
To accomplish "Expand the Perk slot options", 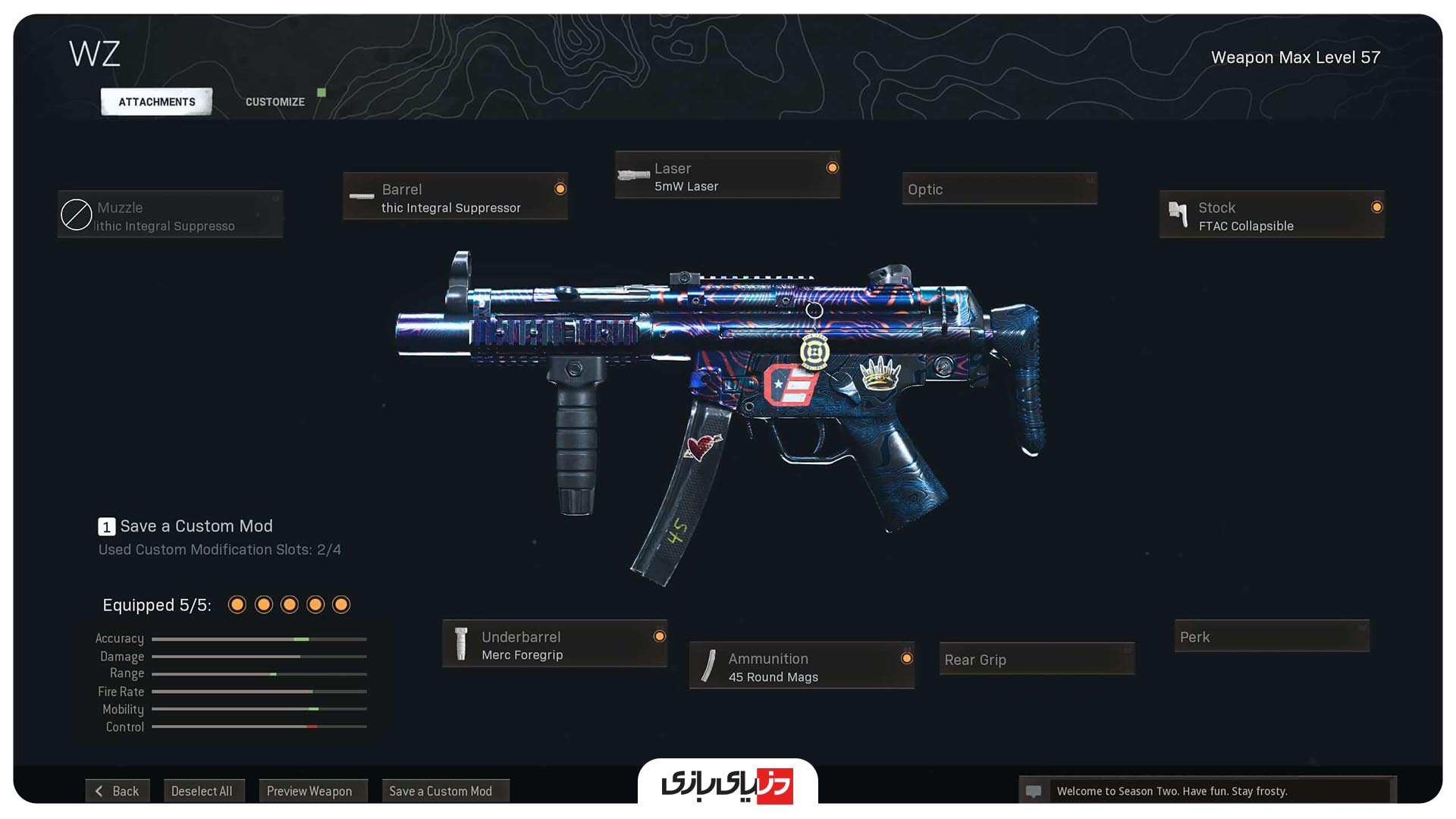I will pyautogui.click(x=1271, y=637).
